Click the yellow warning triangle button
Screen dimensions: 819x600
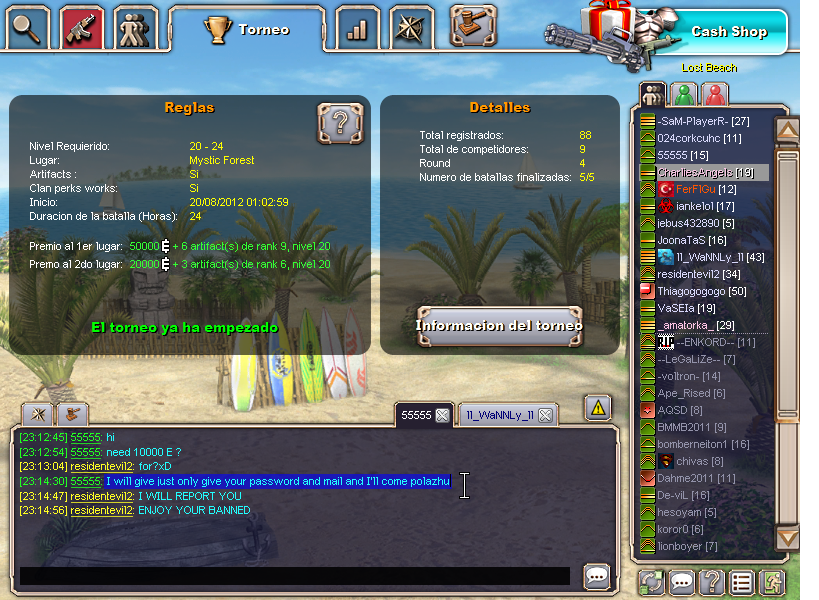point(598,407)
